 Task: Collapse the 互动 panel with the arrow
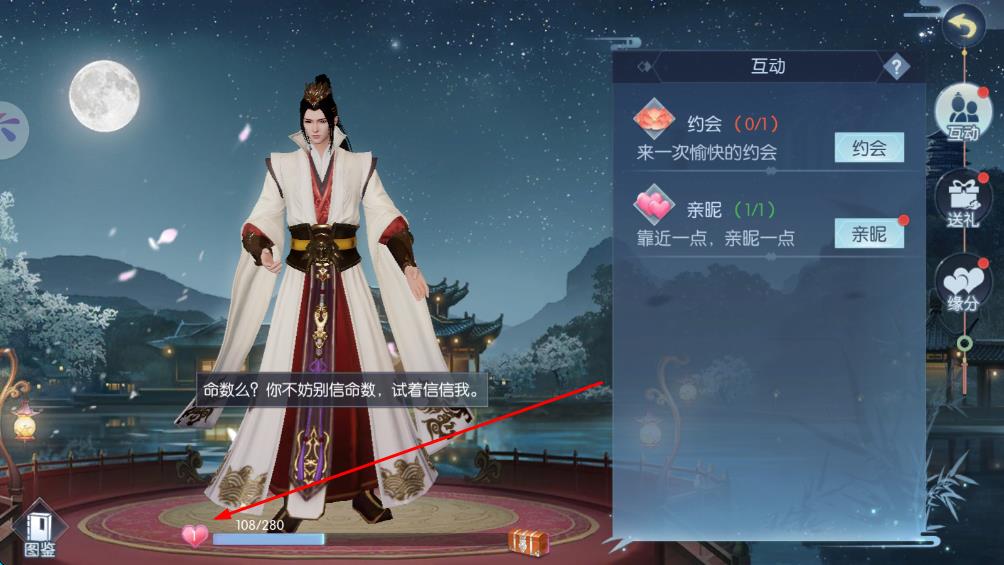coord(645,67)
